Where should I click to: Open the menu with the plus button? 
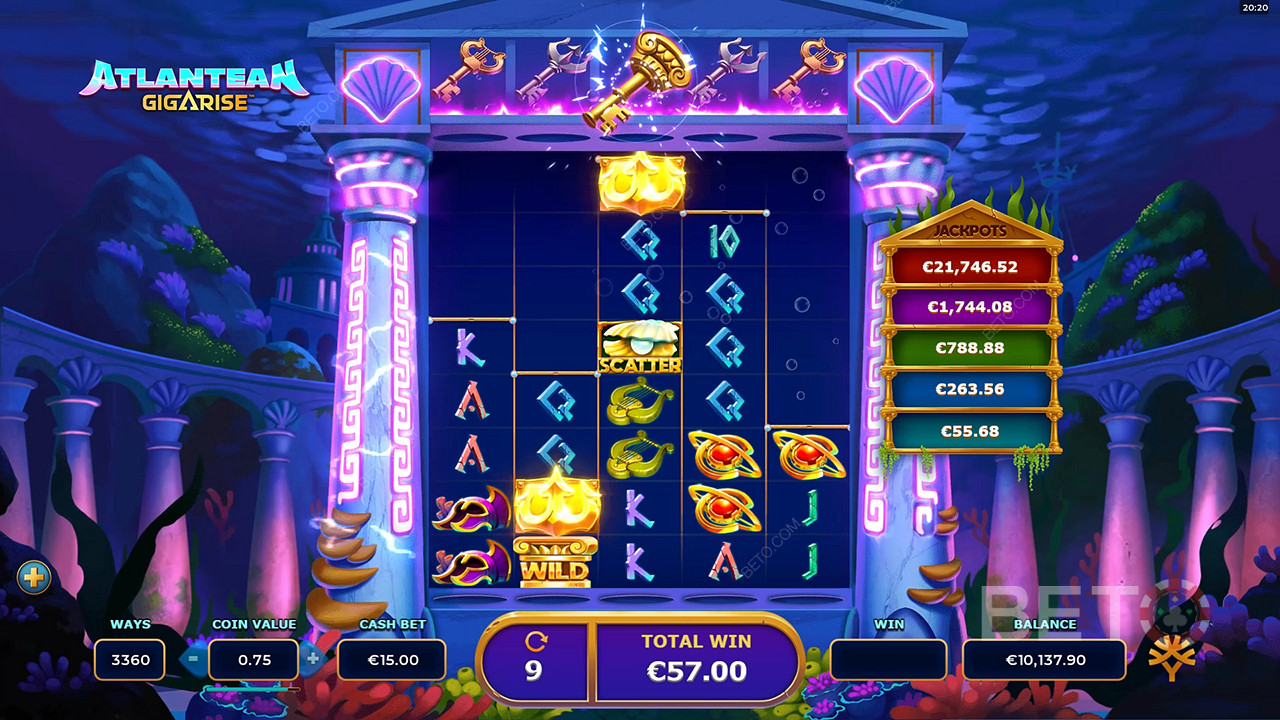(33, 577)
